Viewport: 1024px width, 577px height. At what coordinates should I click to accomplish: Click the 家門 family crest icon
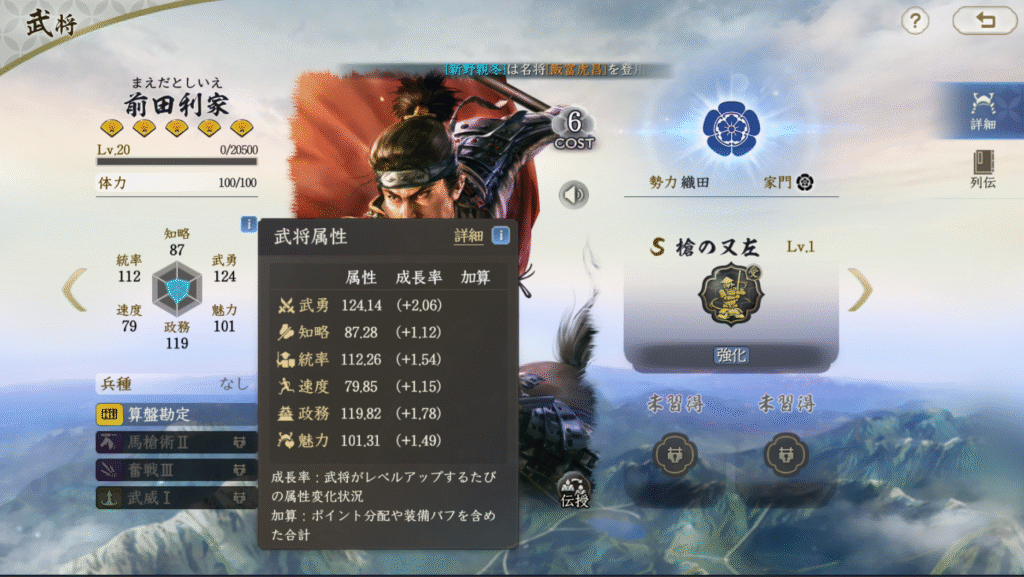point(804,182)
